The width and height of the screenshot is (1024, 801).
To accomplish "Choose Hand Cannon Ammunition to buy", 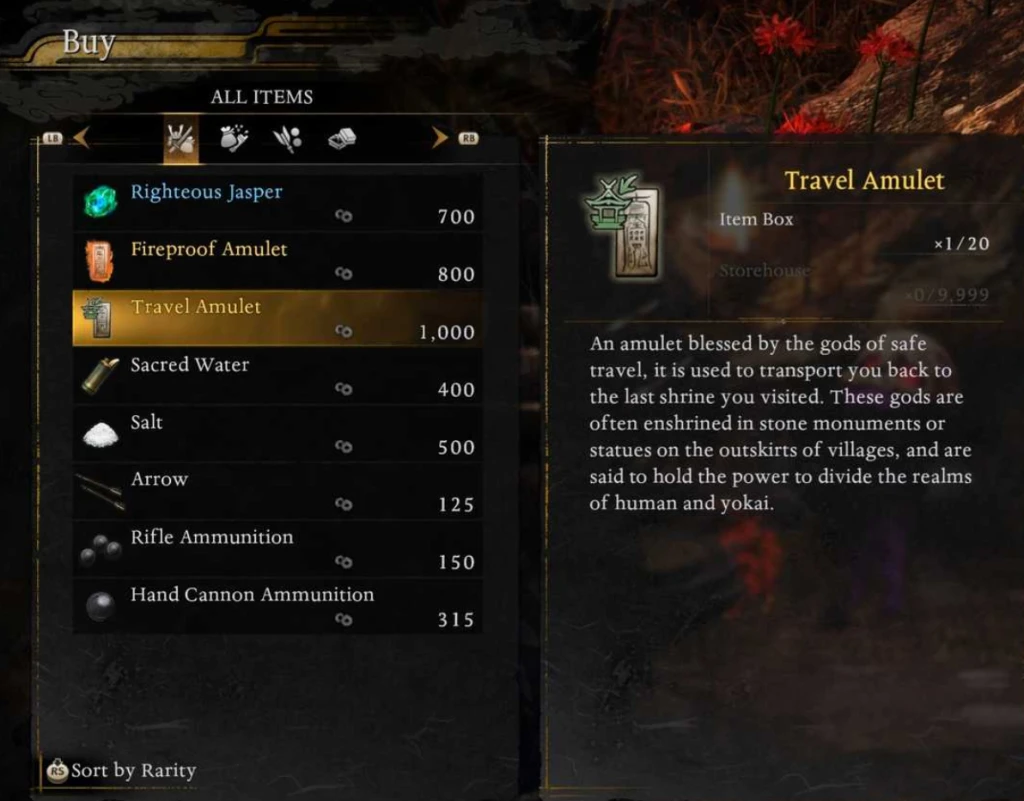I will (x=277, y=606).
